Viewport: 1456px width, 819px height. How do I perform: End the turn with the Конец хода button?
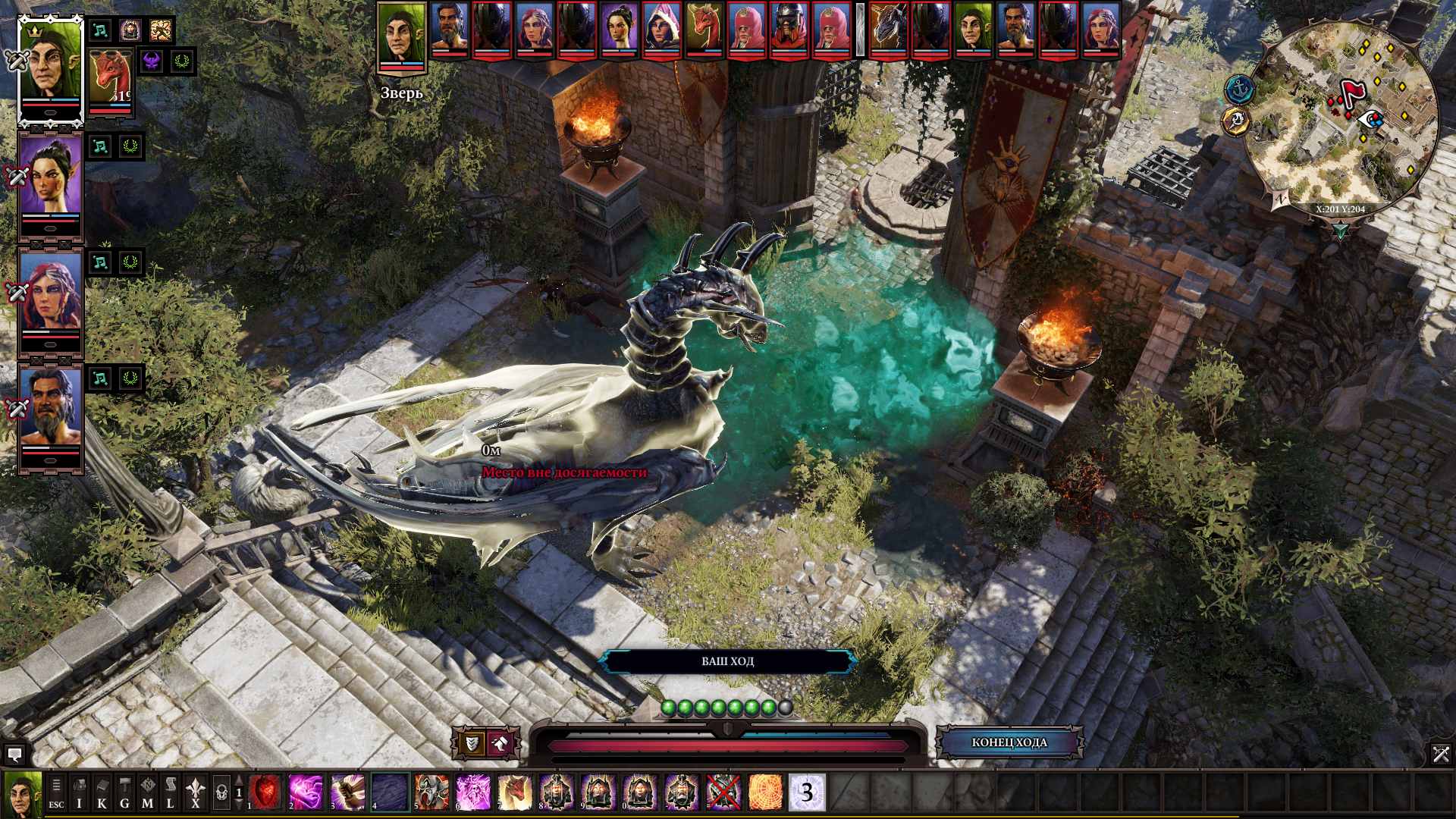(1009, 742)
